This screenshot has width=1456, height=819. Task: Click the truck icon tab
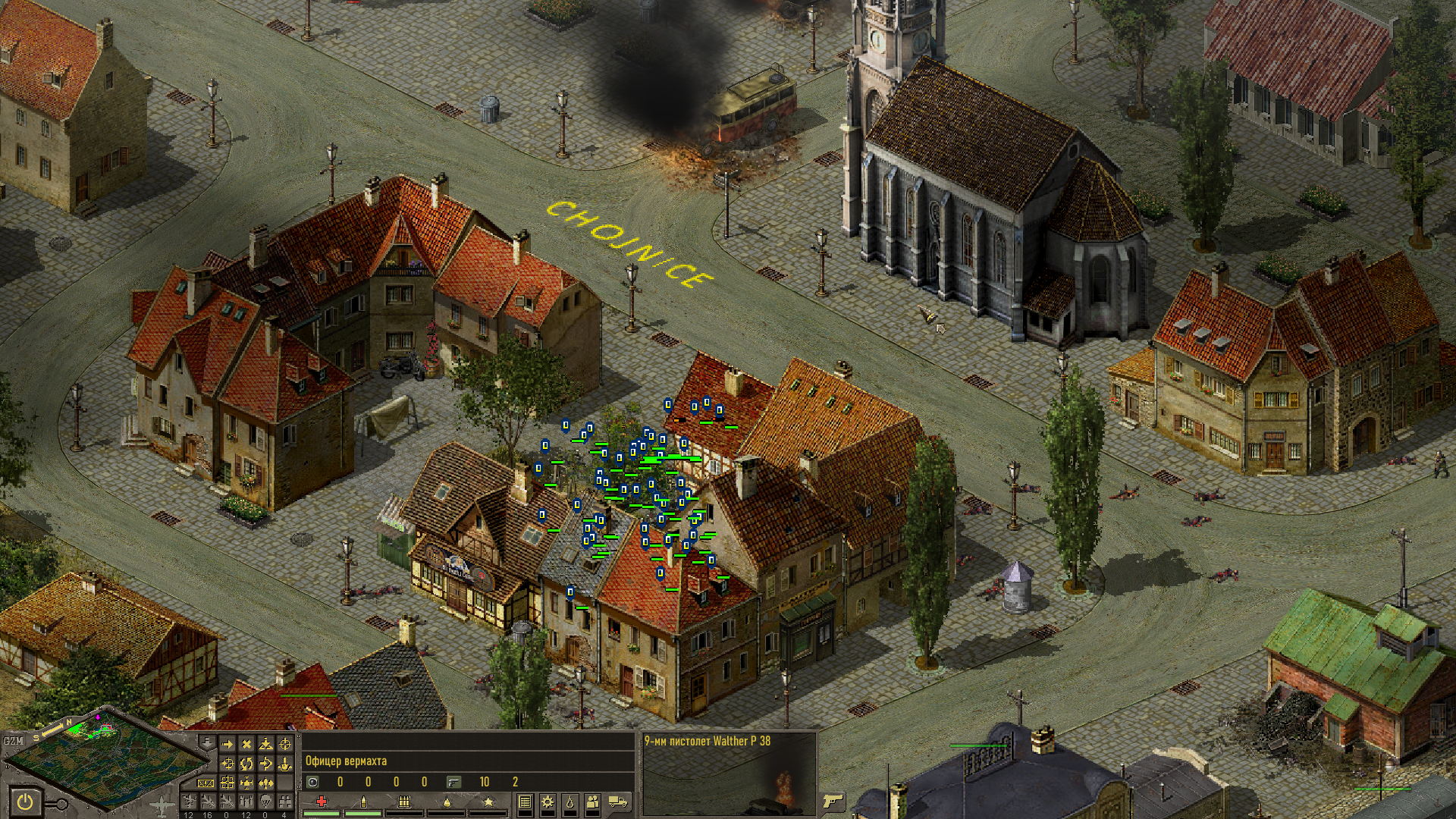pos(619,802)
